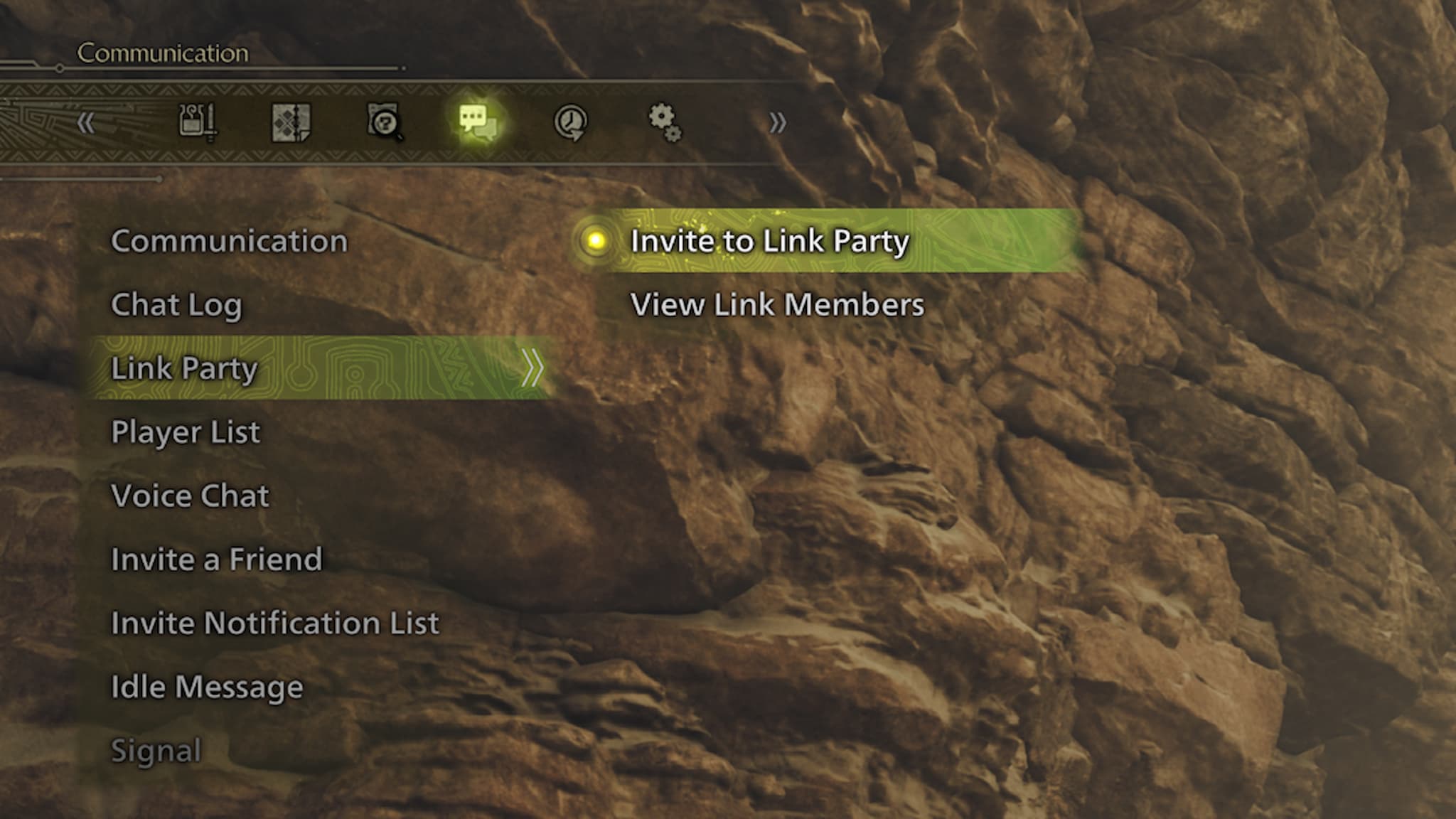
Task: Click Invite a Friend
Action: coord(215,560)
